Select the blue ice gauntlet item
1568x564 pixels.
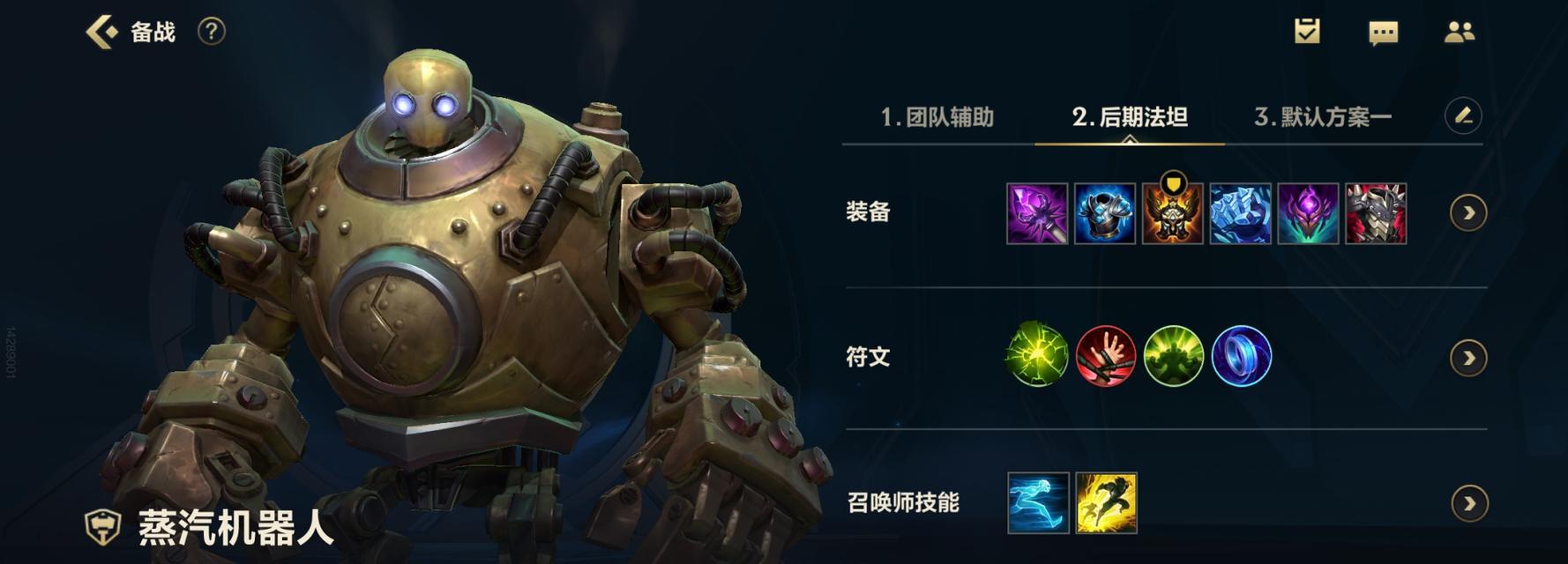tap(1241, 213)
